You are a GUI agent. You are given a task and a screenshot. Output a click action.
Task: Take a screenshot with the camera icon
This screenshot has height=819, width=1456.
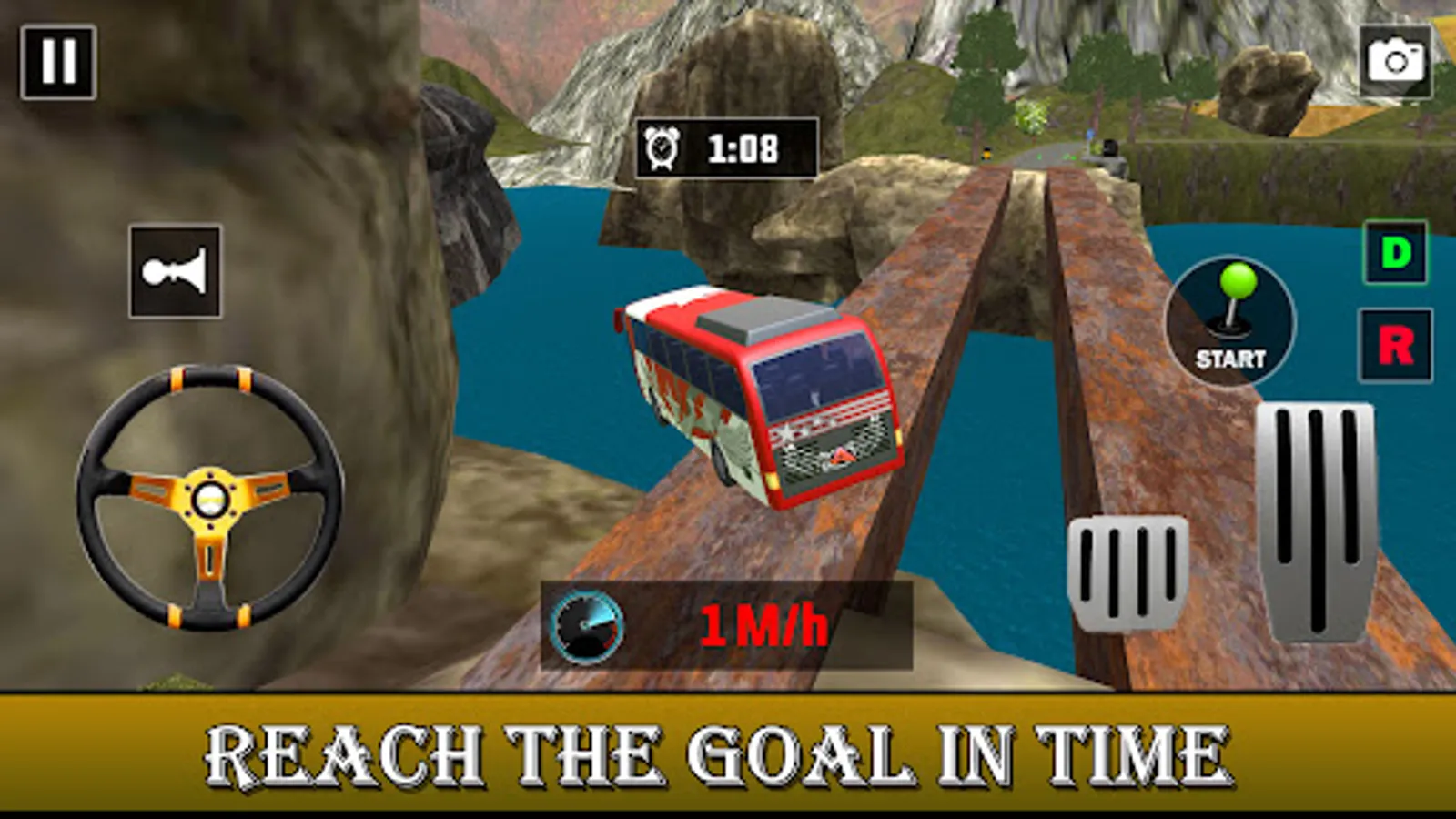click(1395, 61)
